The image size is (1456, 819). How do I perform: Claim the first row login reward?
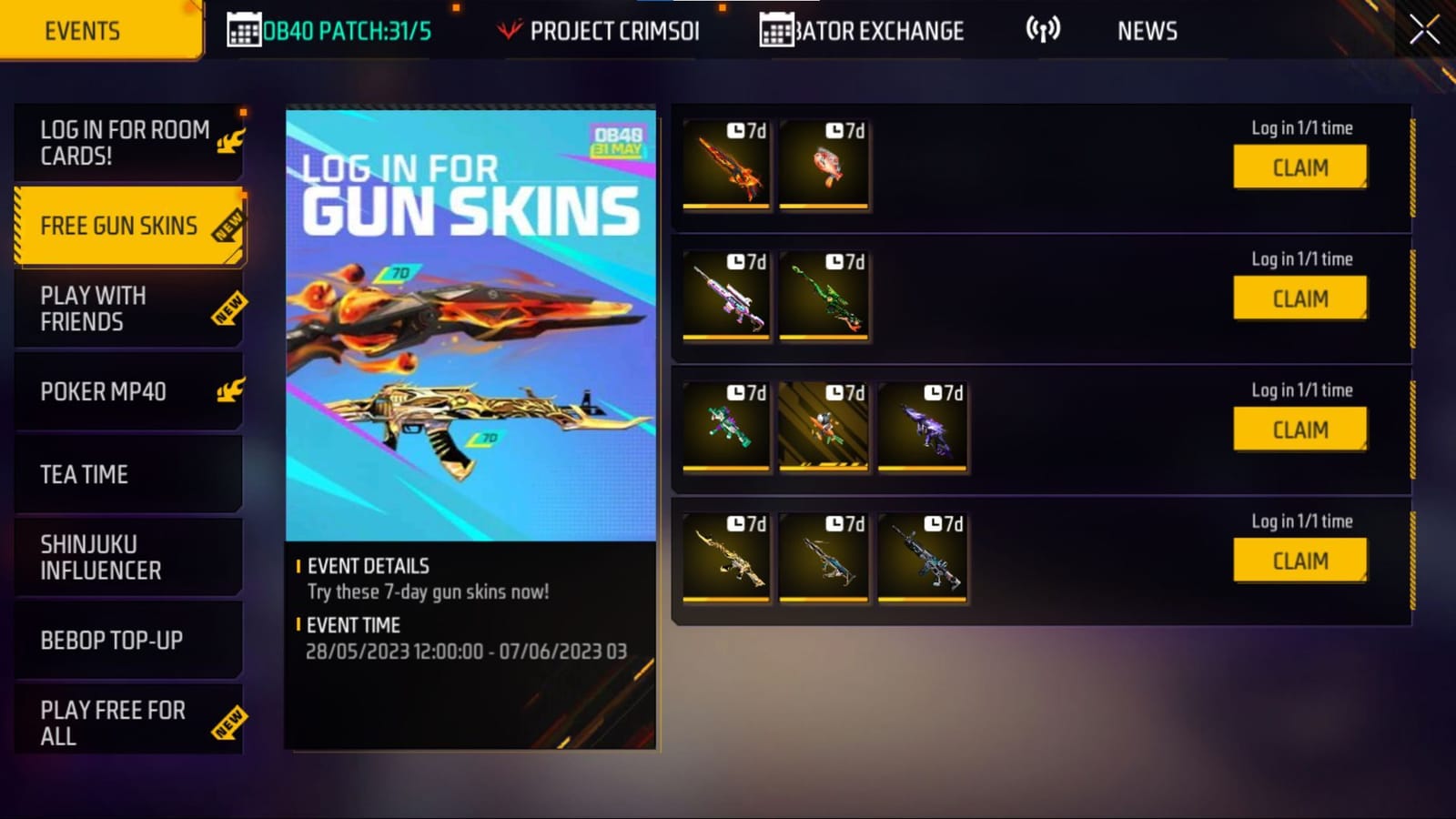[x=1300, y=167]
